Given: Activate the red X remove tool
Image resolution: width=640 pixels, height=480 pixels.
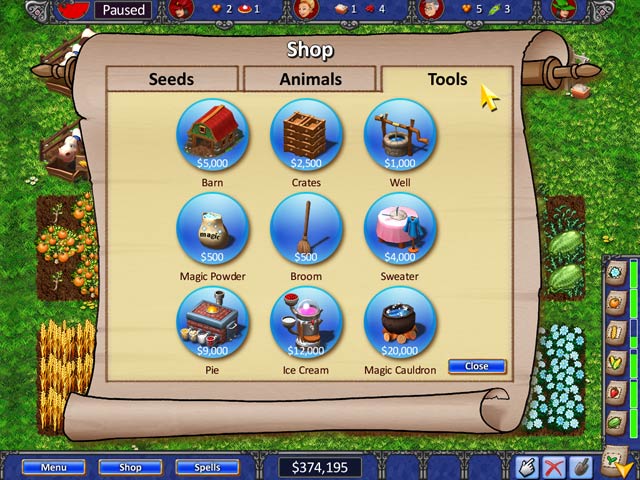Looking at the screenshot, I should click(x=553, y=466).
